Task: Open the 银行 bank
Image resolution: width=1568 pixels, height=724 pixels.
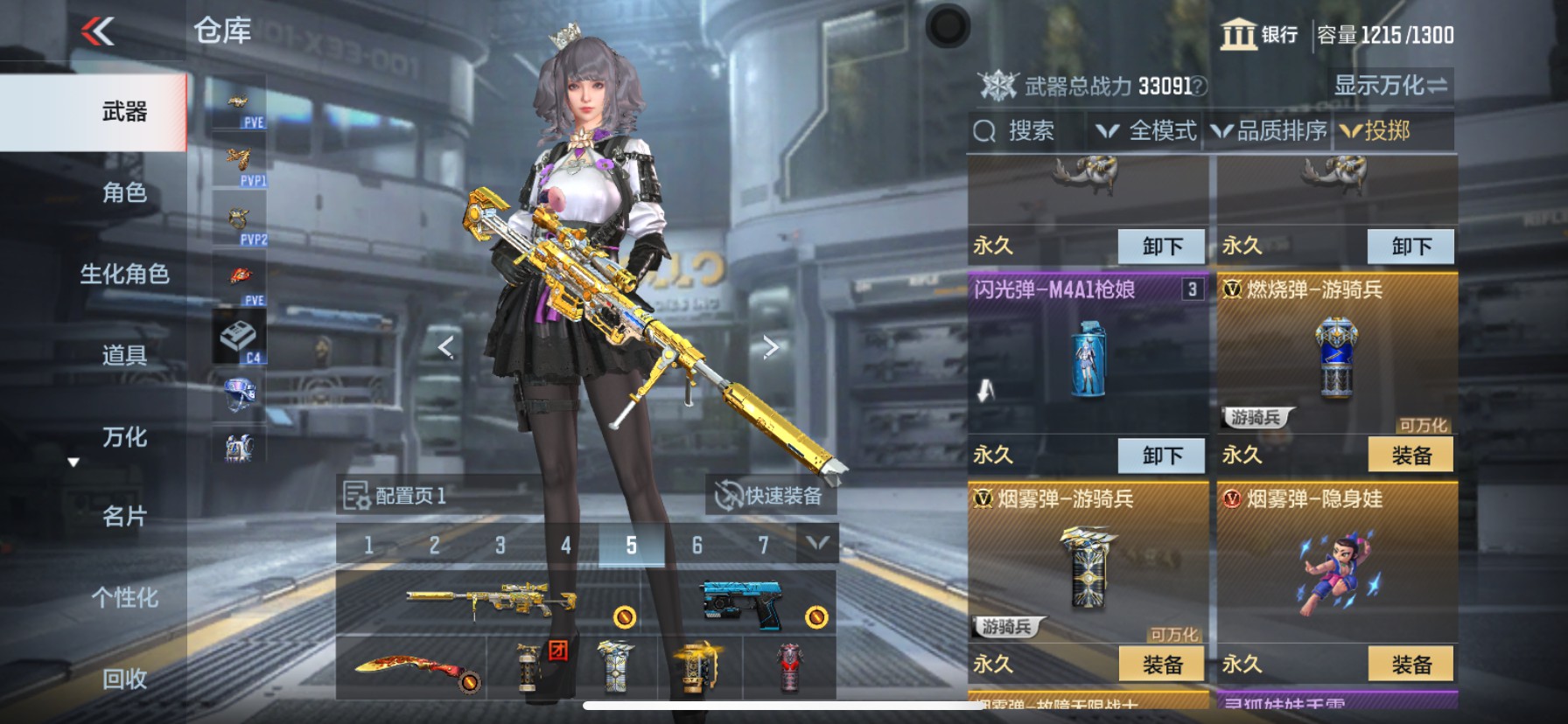Action: [x=1260, y=35]
